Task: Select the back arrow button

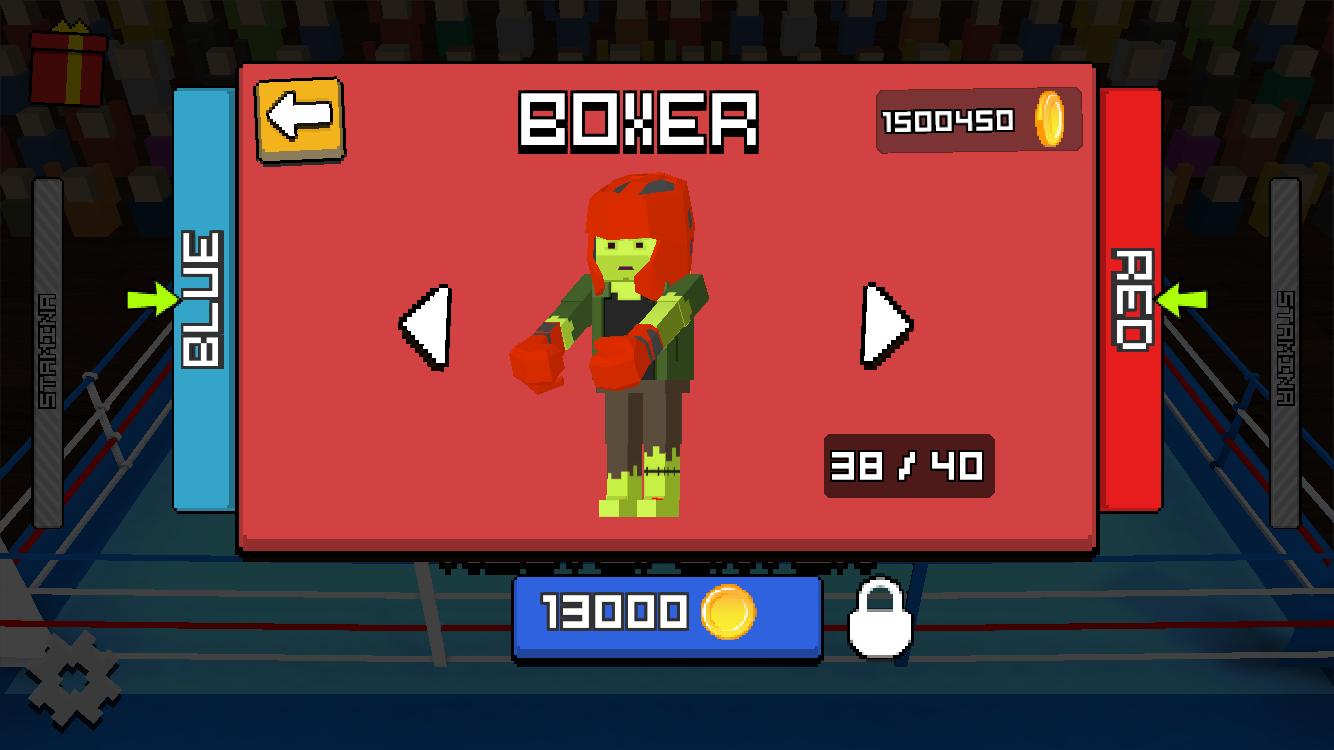Action: point(298,120)
